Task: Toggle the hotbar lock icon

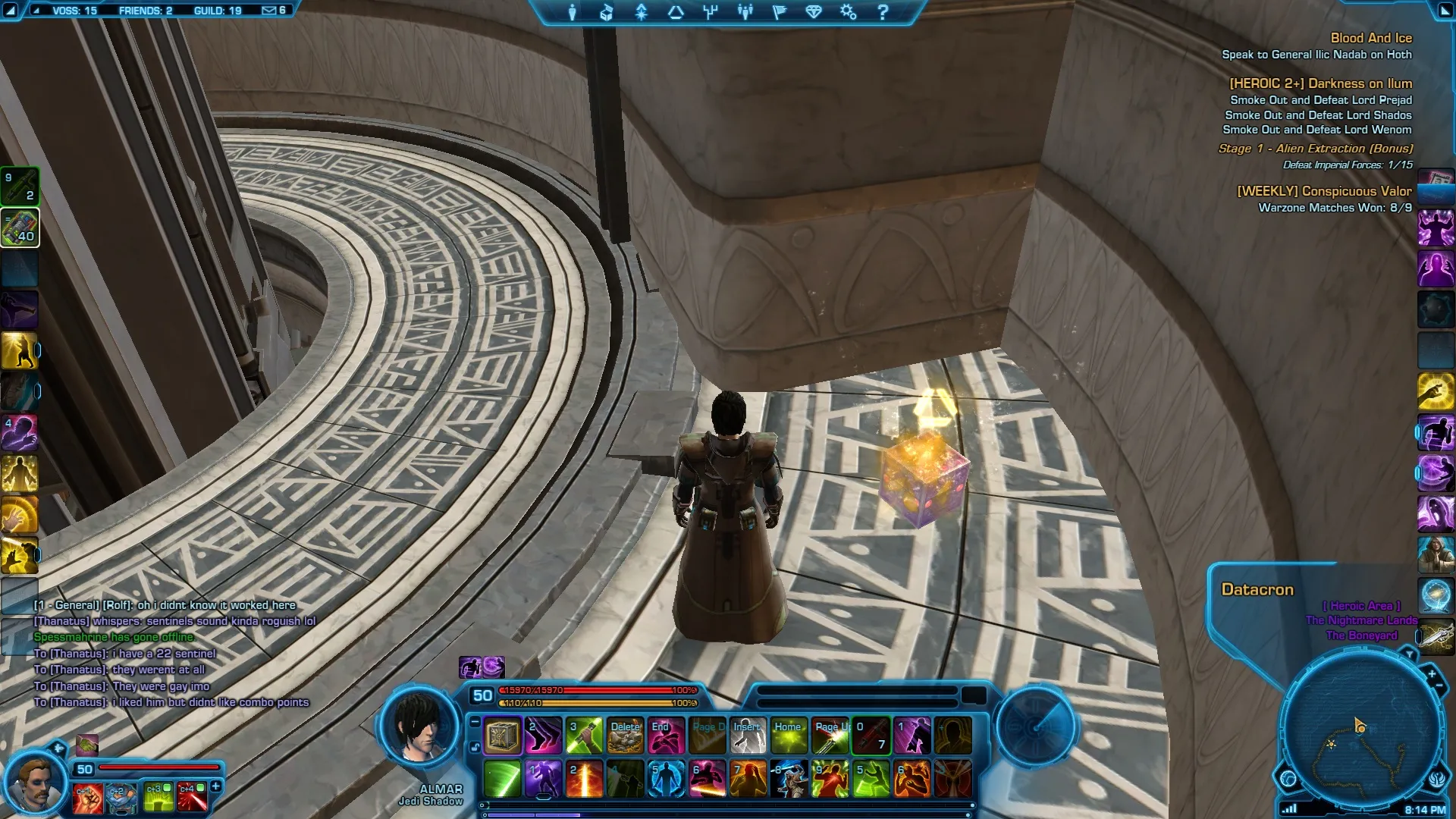Action: pos(475,747)
